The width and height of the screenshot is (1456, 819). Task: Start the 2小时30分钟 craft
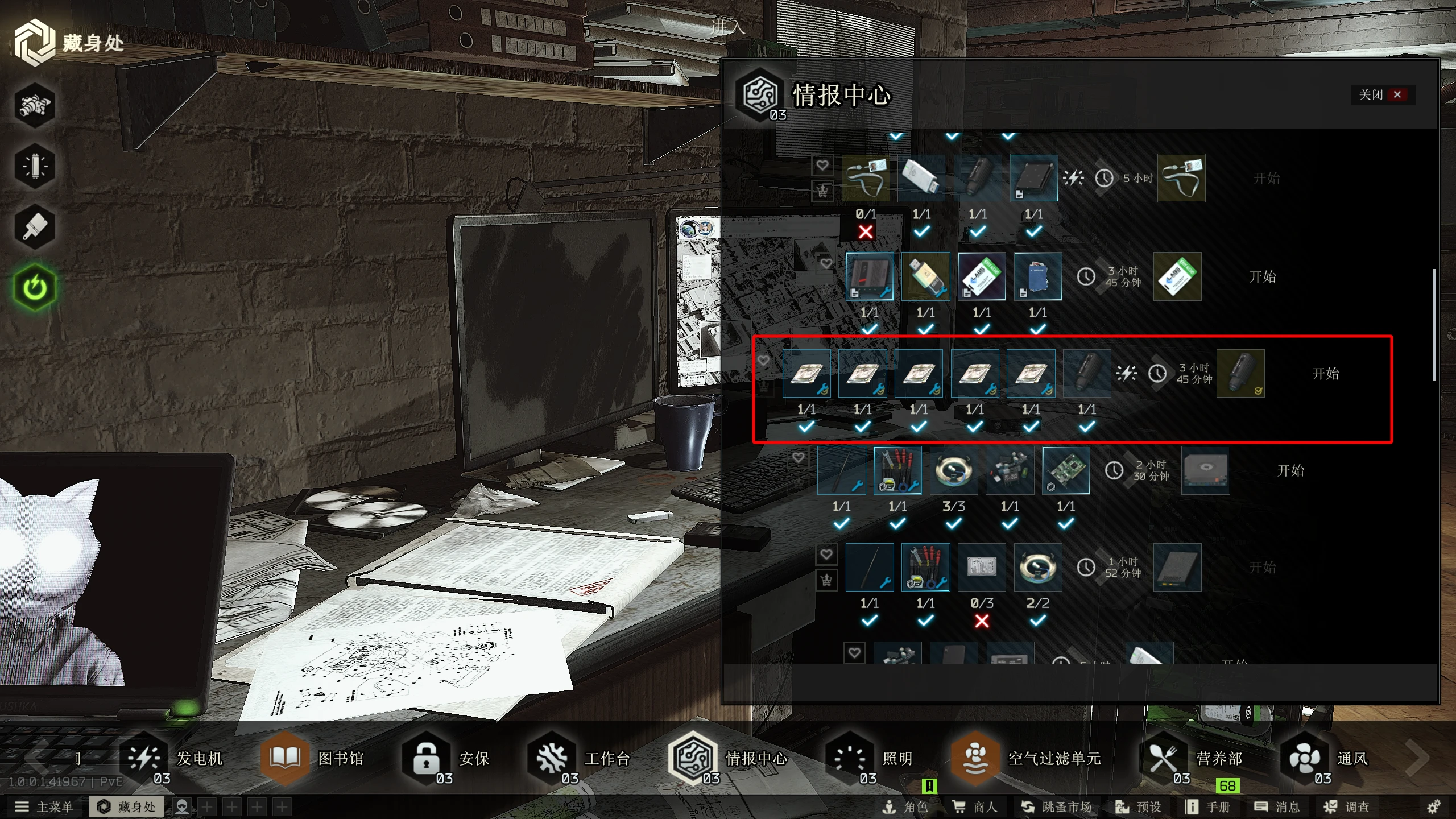click(1290, 470)
